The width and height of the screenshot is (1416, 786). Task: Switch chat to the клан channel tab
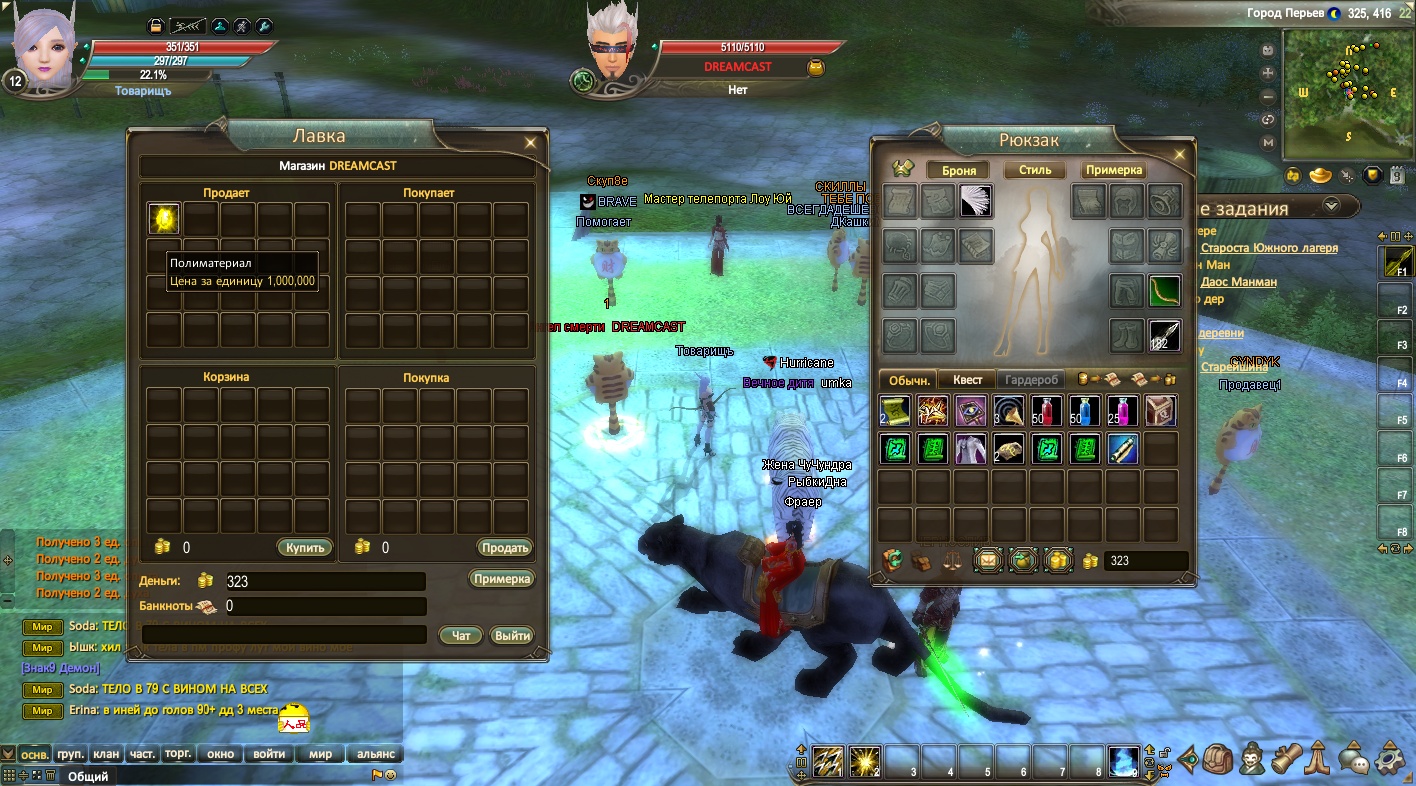pyautogui.click(x=106, y=754)
